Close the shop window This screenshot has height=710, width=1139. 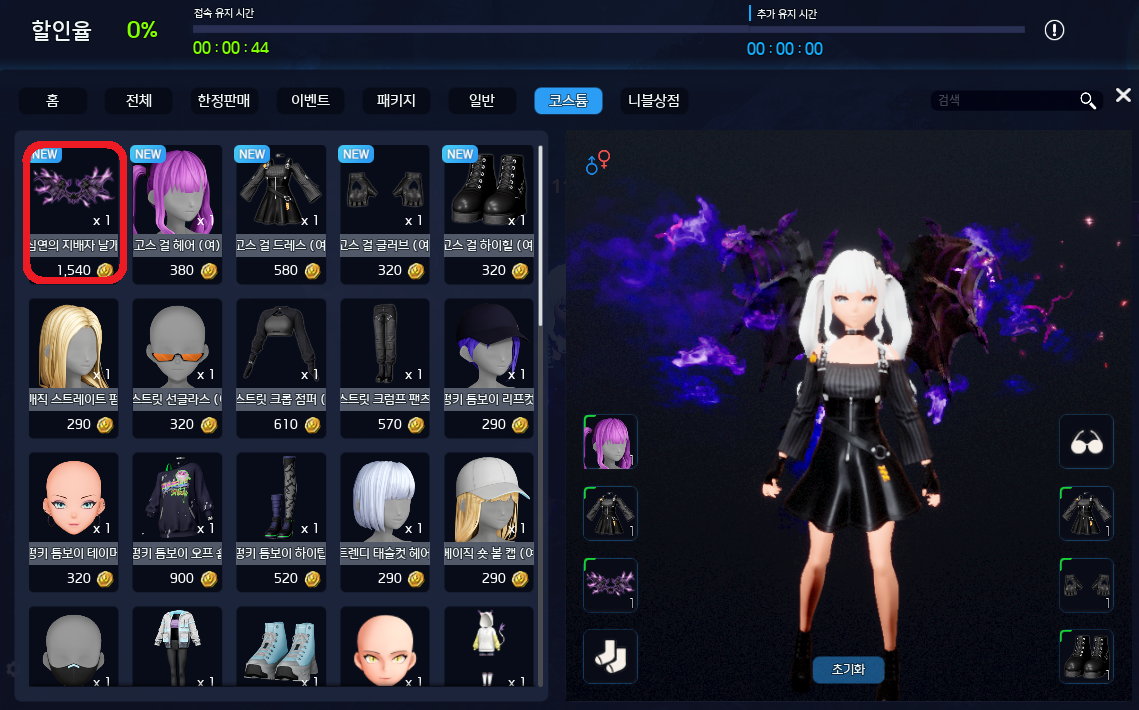click(1123, 96)
